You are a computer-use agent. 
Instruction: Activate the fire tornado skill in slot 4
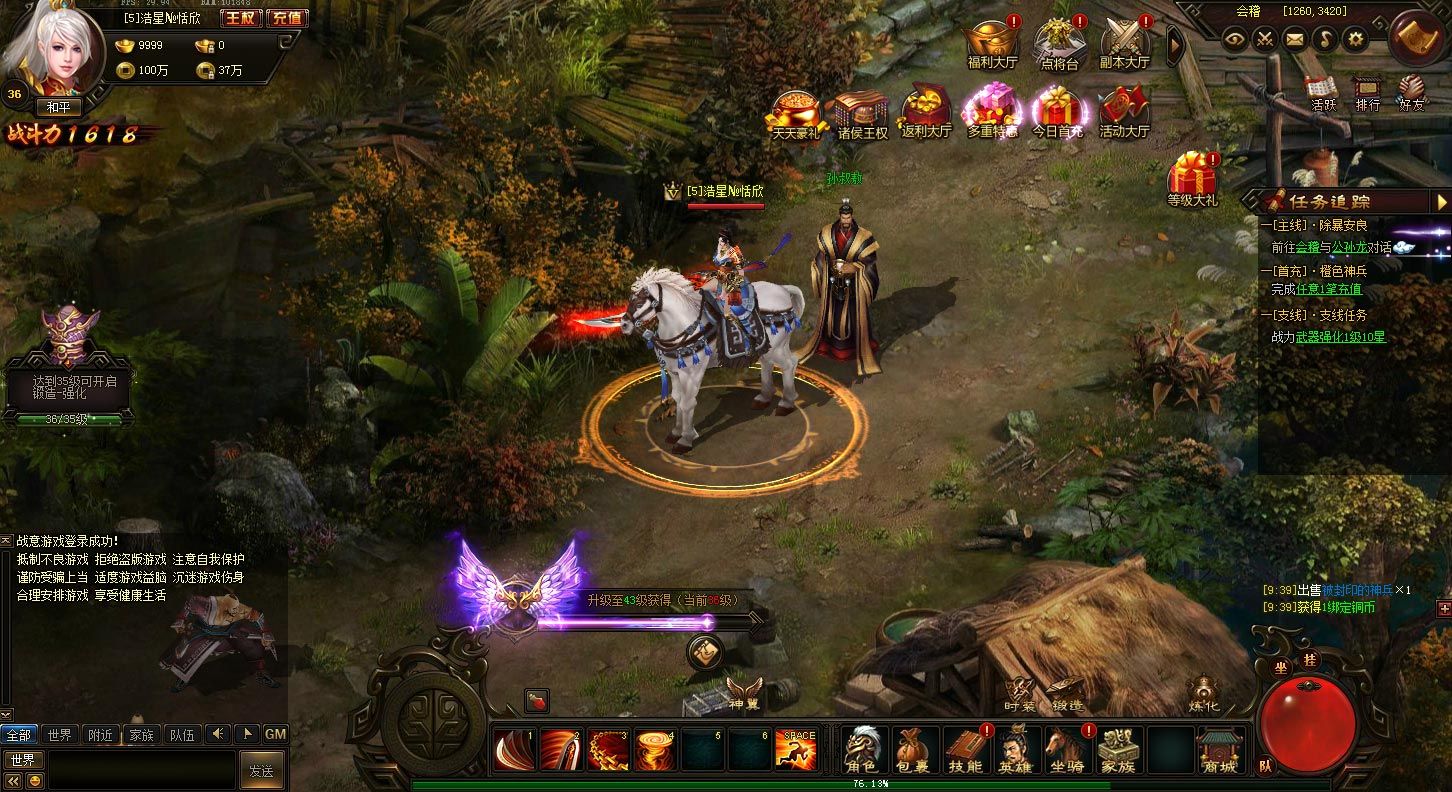pos(655,749)
